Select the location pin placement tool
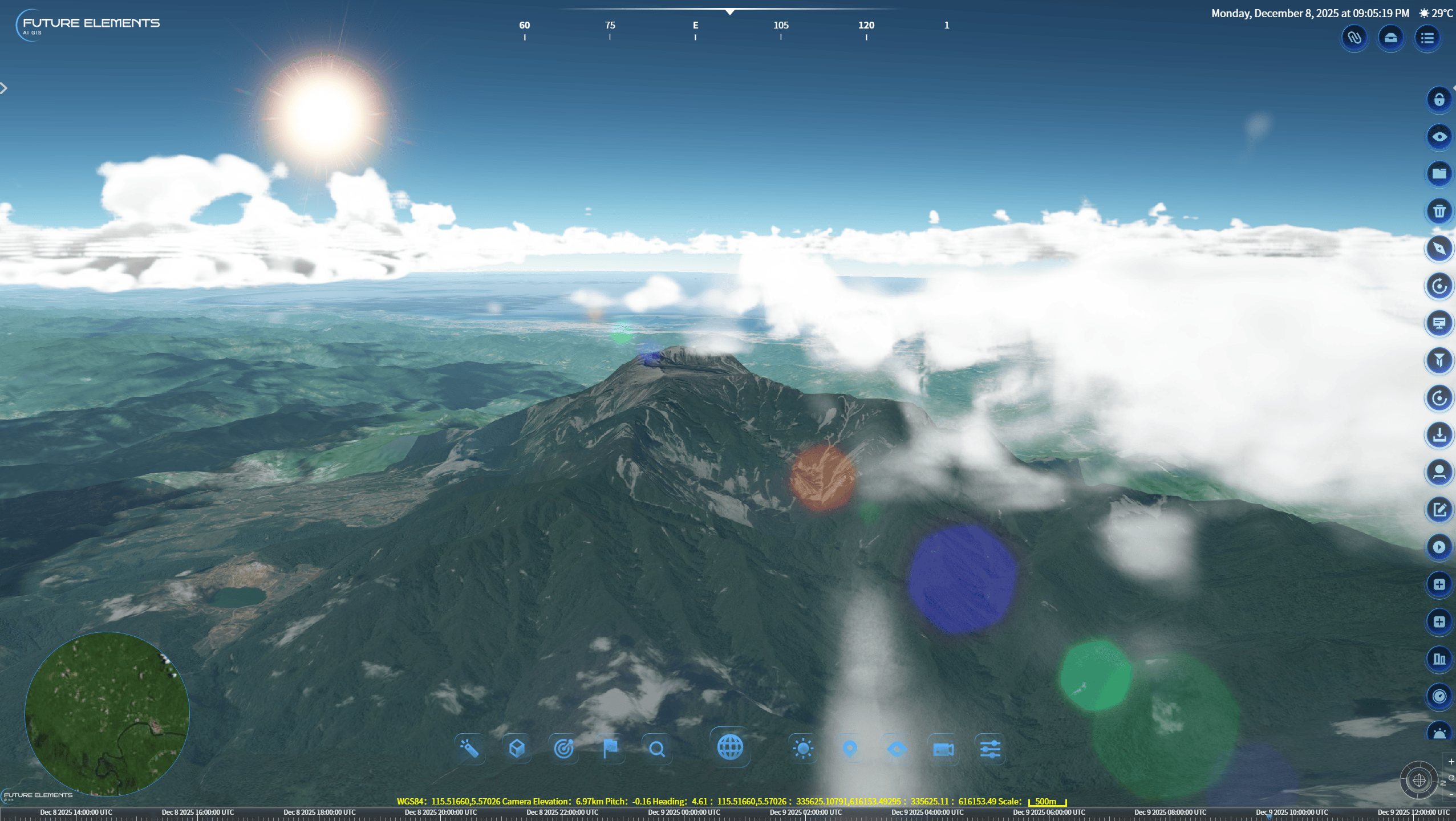Image resolution: width=1456 pixels, height=821 pixels. [x=849, y=749]
